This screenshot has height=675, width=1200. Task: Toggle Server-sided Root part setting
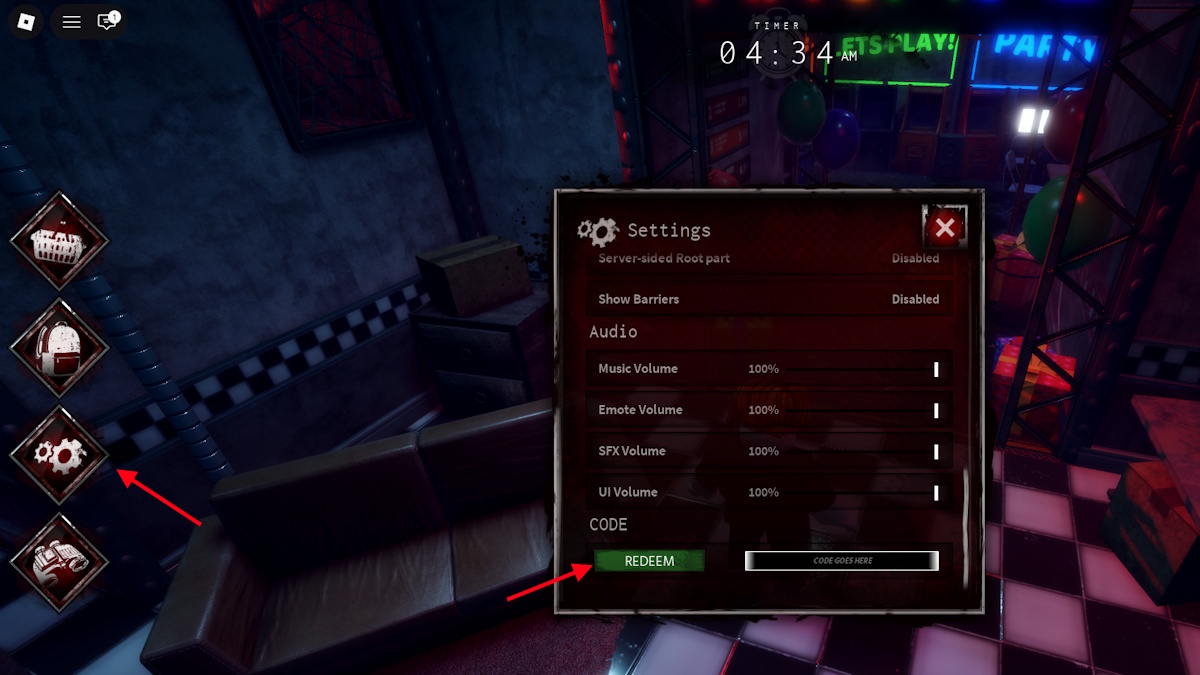(x=915, y=258)
